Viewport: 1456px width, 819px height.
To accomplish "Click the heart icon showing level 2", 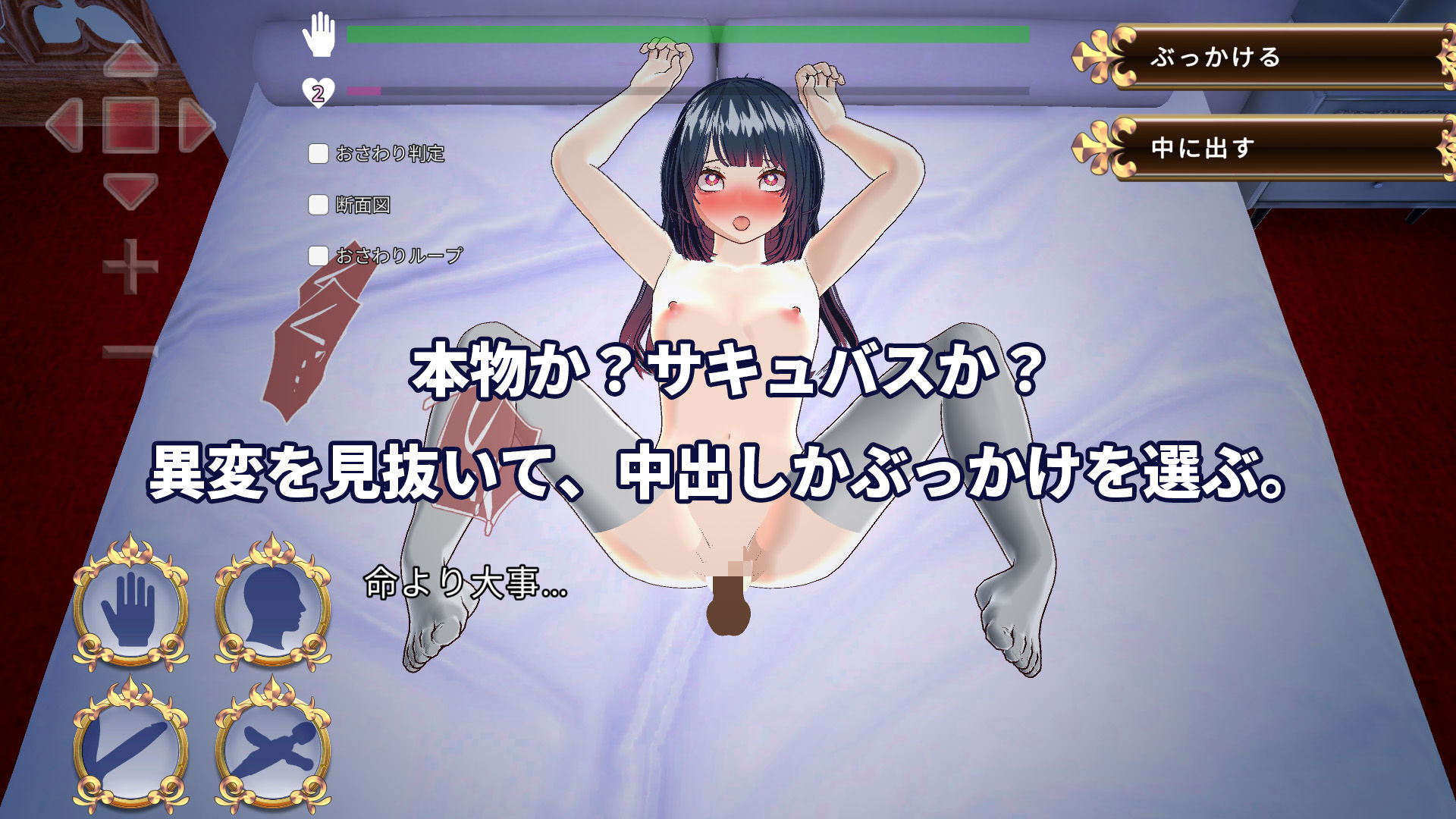I will pyautogui.click(x=319, y=91).
